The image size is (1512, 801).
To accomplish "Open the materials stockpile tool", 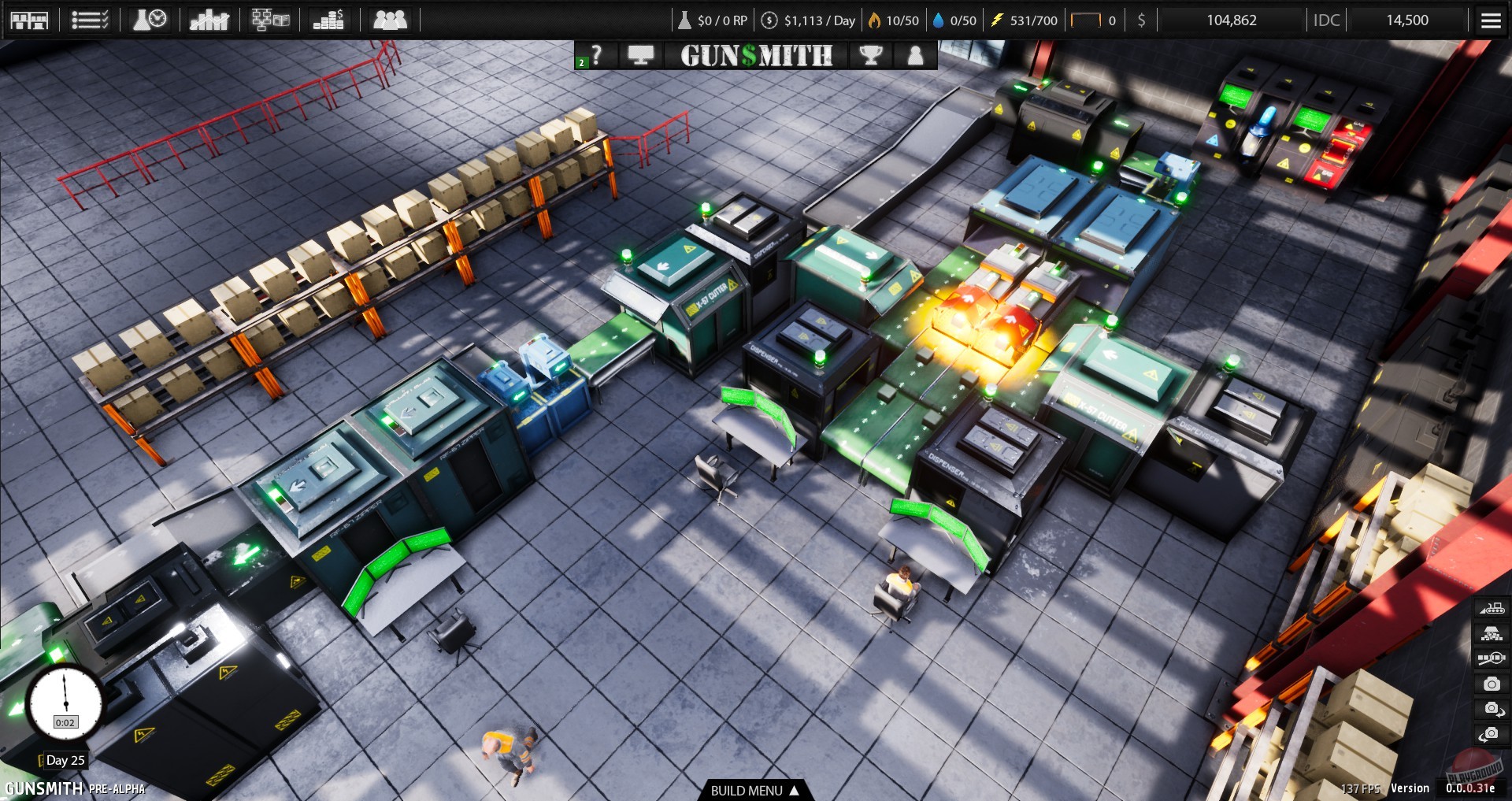I will [1492, 632].
